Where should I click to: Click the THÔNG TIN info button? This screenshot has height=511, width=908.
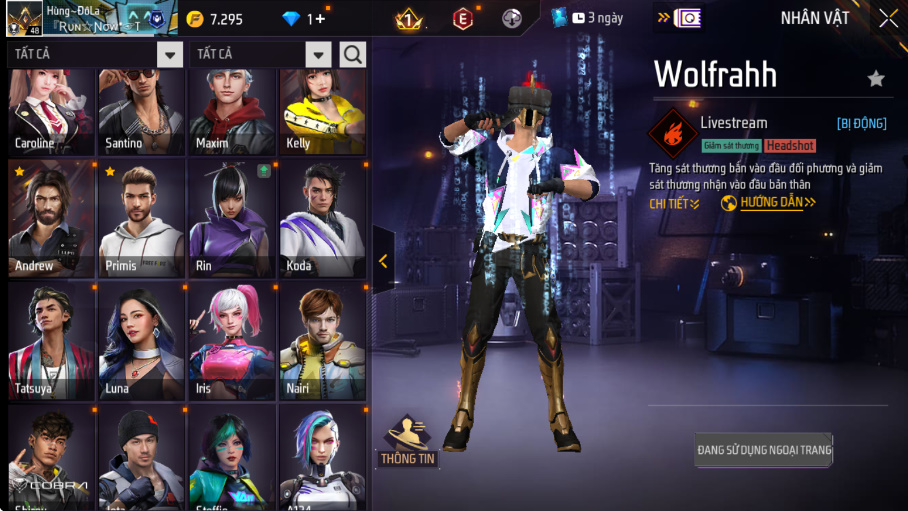(407, 442)
